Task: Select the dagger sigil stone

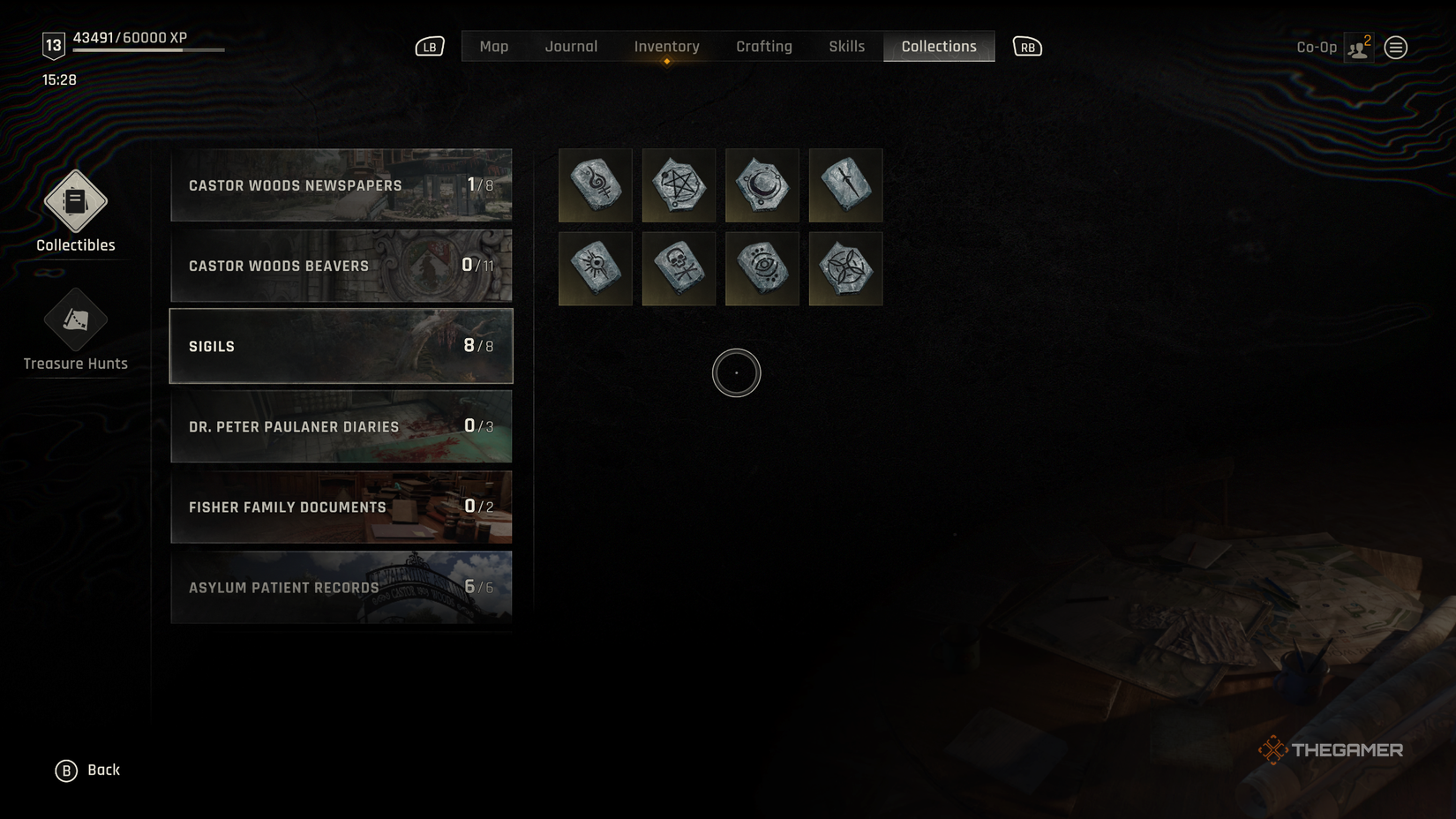Action: pos(844,185)
